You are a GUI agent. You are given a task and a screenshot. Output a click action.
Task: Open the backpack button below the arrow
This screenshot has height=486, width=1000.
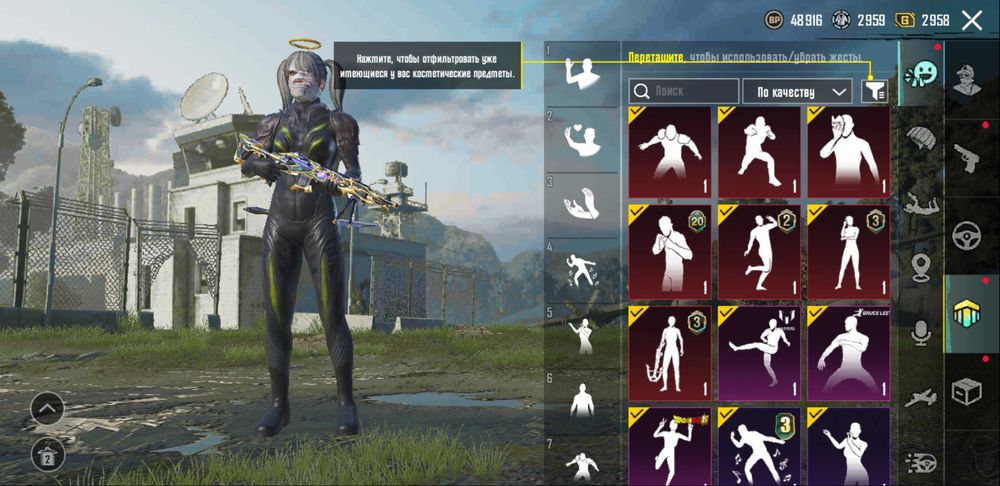click(48, 454)
